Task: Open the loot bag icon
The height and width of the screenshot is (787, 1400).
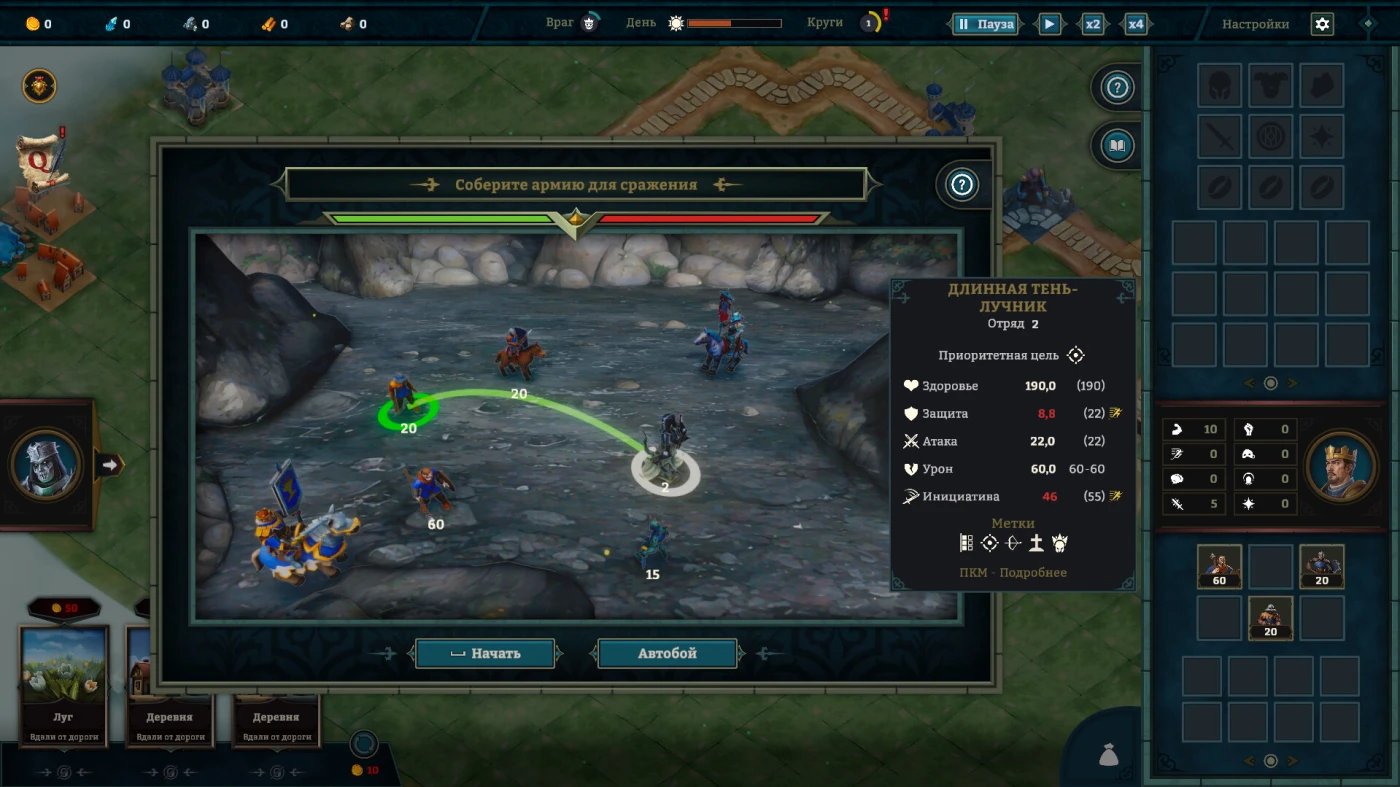Action: pyautogui.click(x=1107, y=755)
